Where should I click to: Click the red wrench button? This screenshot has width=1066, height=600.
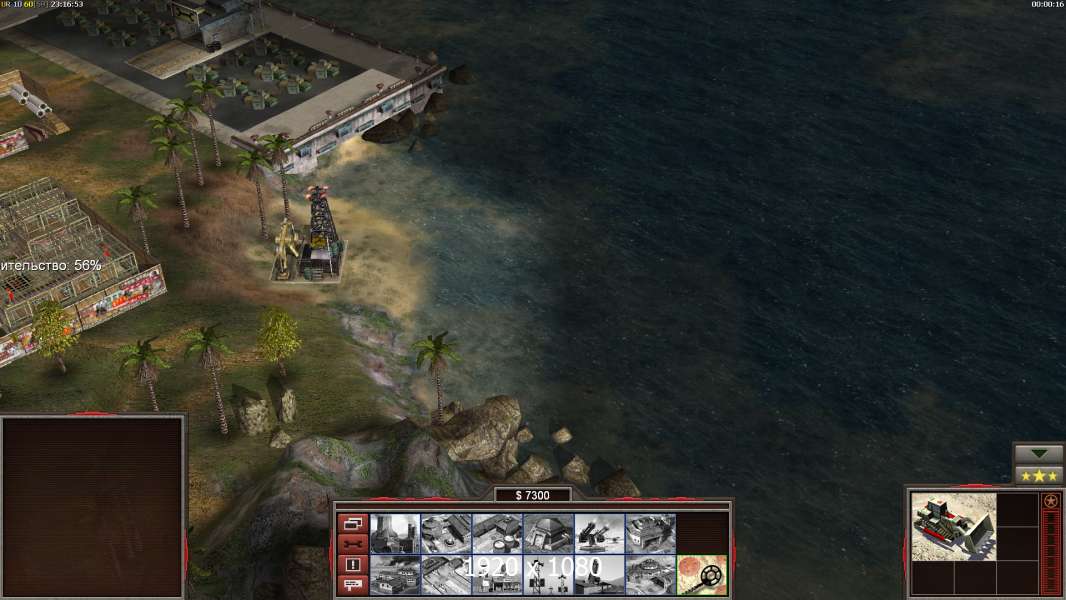[x=352, y=544]
